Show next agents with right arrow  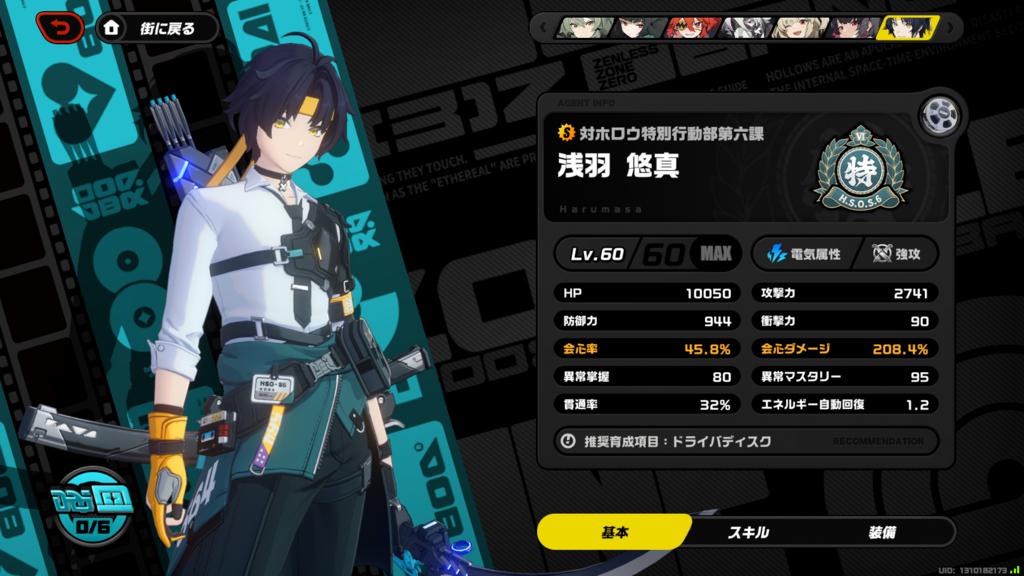point(949,27)
